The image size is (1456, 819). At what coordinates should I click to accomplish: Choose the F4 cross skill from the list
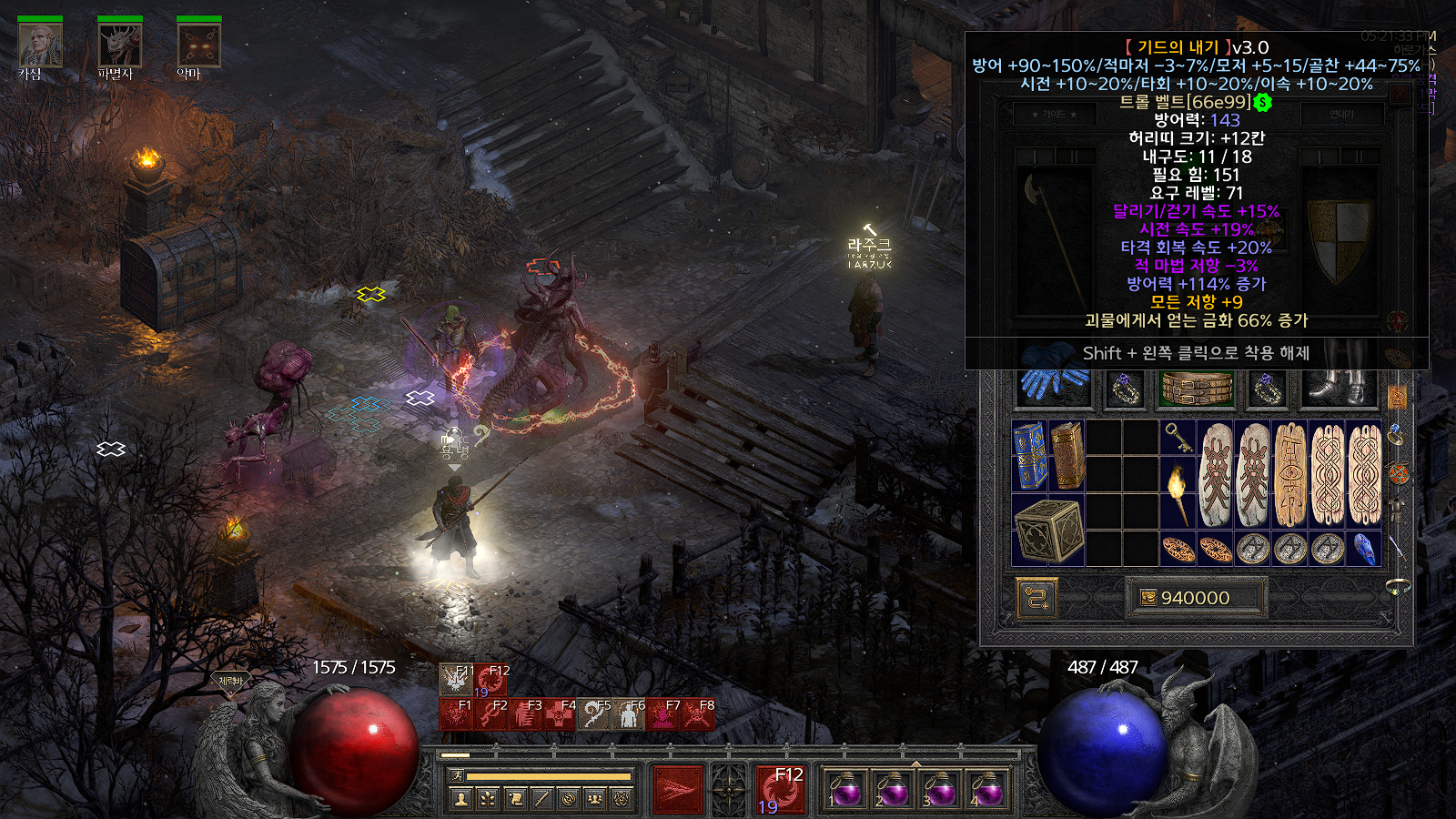coord(560,714)
